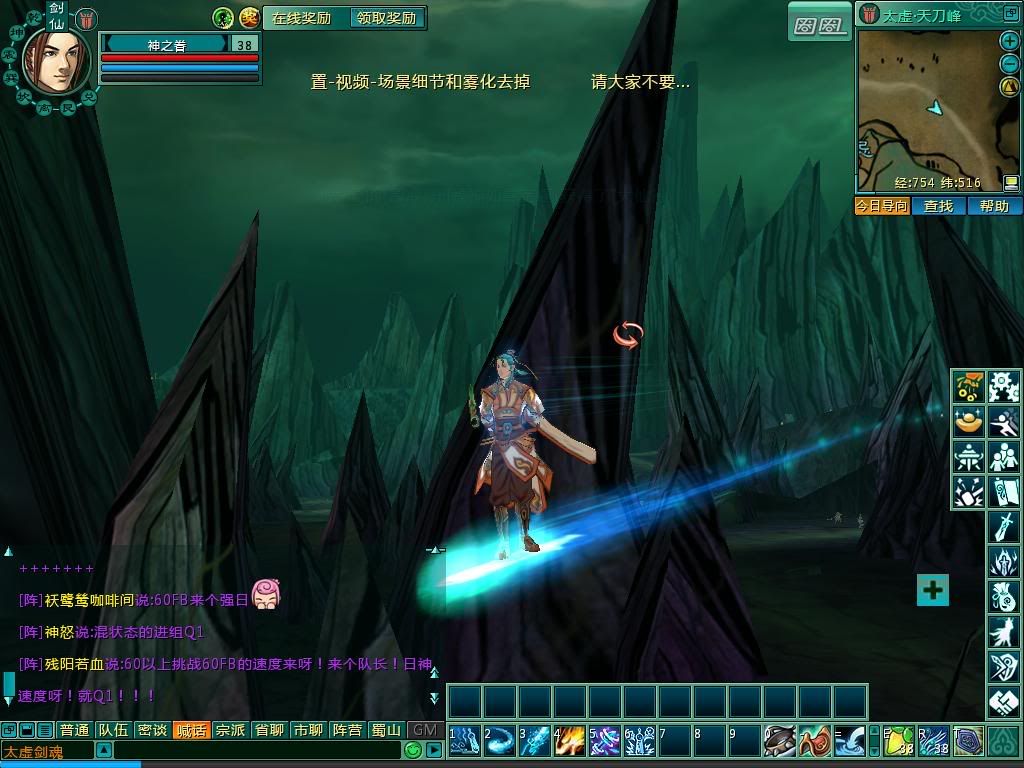Choose the 宗派 sect chat channel
This screenshot has width=1024, height=768.
(230, 730)
